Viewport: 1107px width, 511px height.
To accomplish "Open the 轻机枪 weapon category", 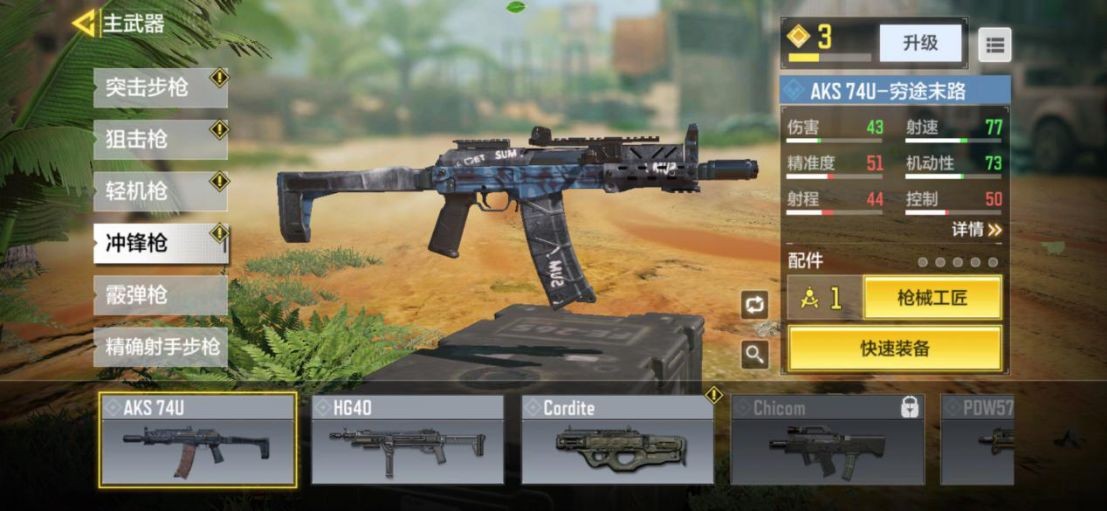I will 160,192.
